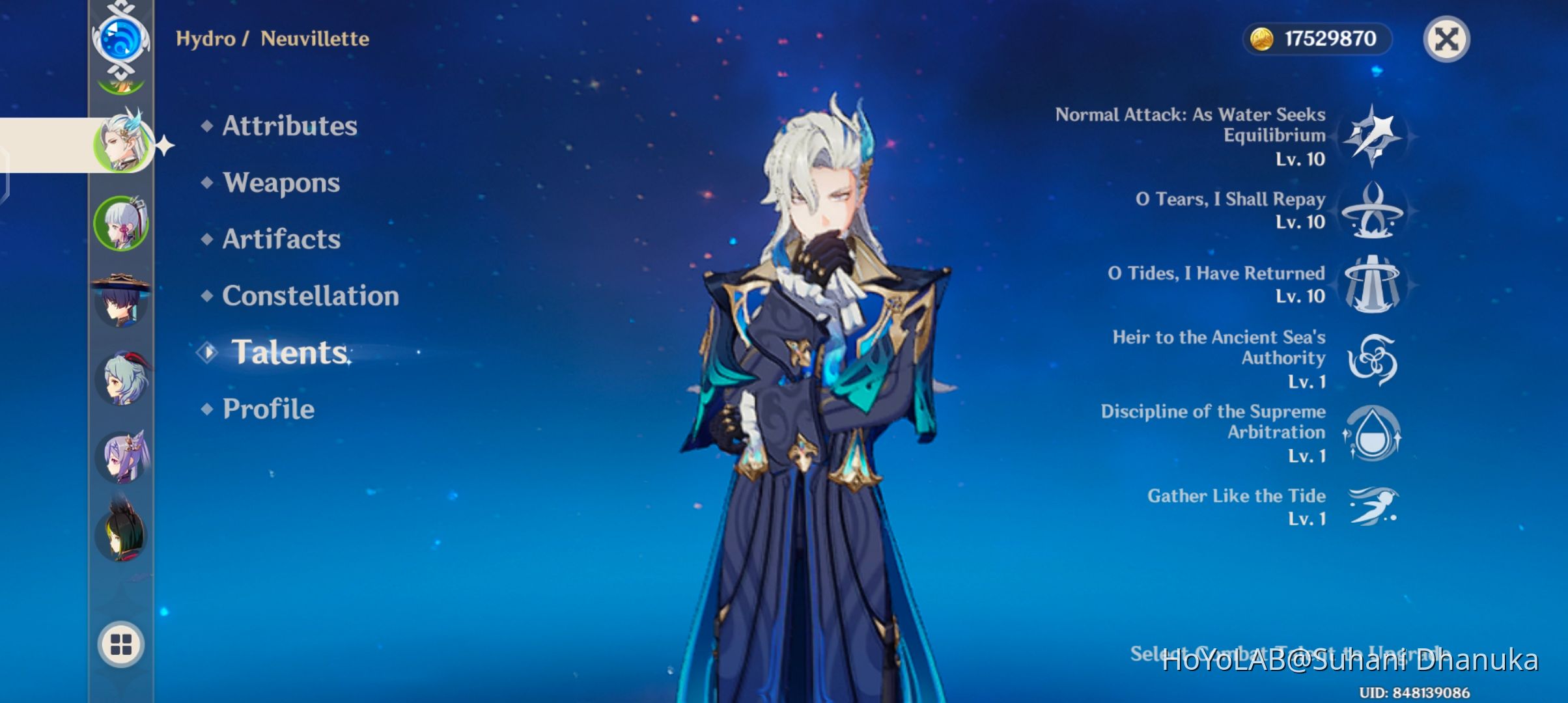Select Neuvillette's portrait in the sidebar
Viewport: 1568px width, 703px height.
[124, 145]
